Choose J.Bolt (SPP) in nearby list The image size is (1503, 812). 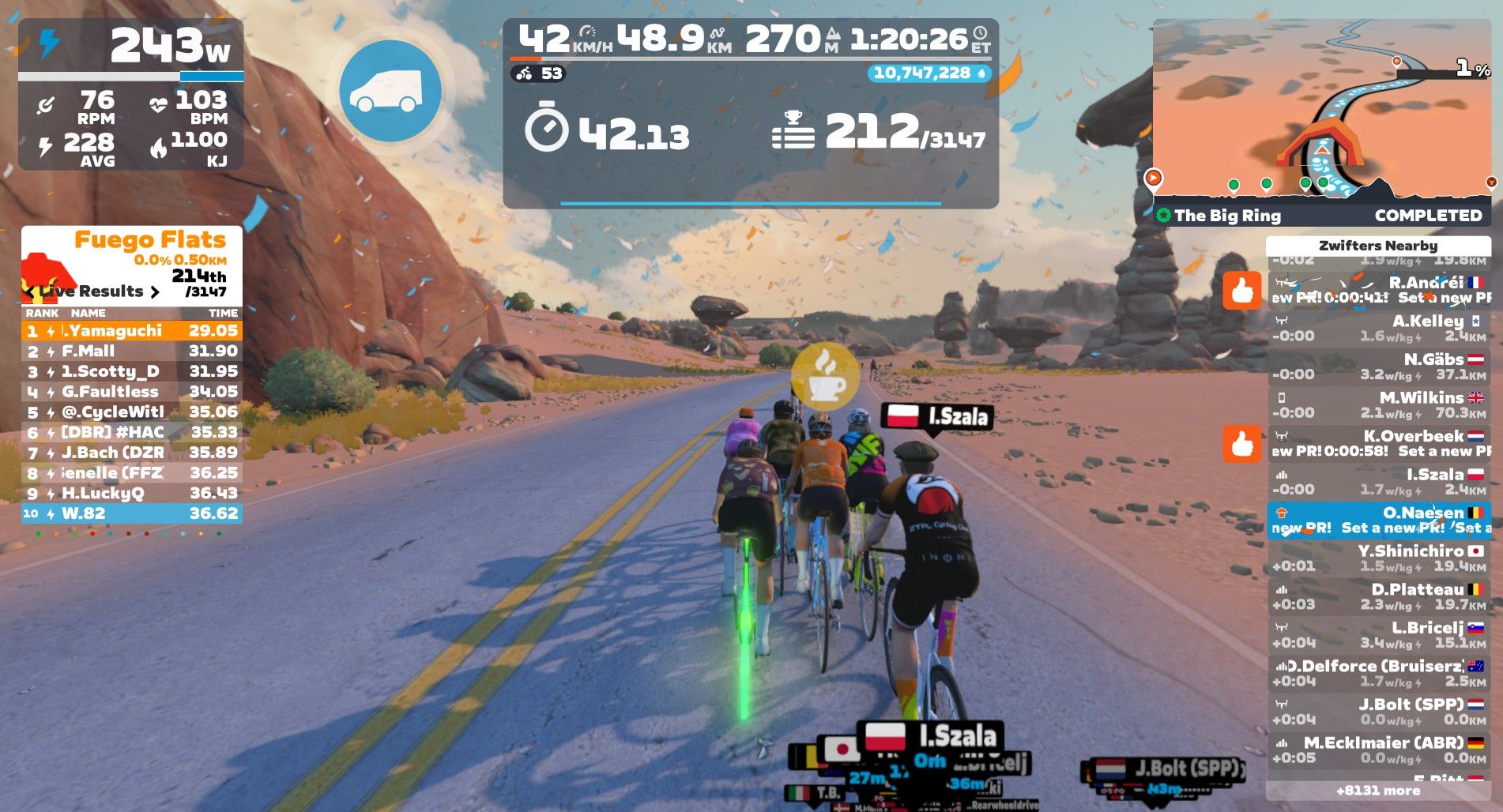pos(1379,712)
